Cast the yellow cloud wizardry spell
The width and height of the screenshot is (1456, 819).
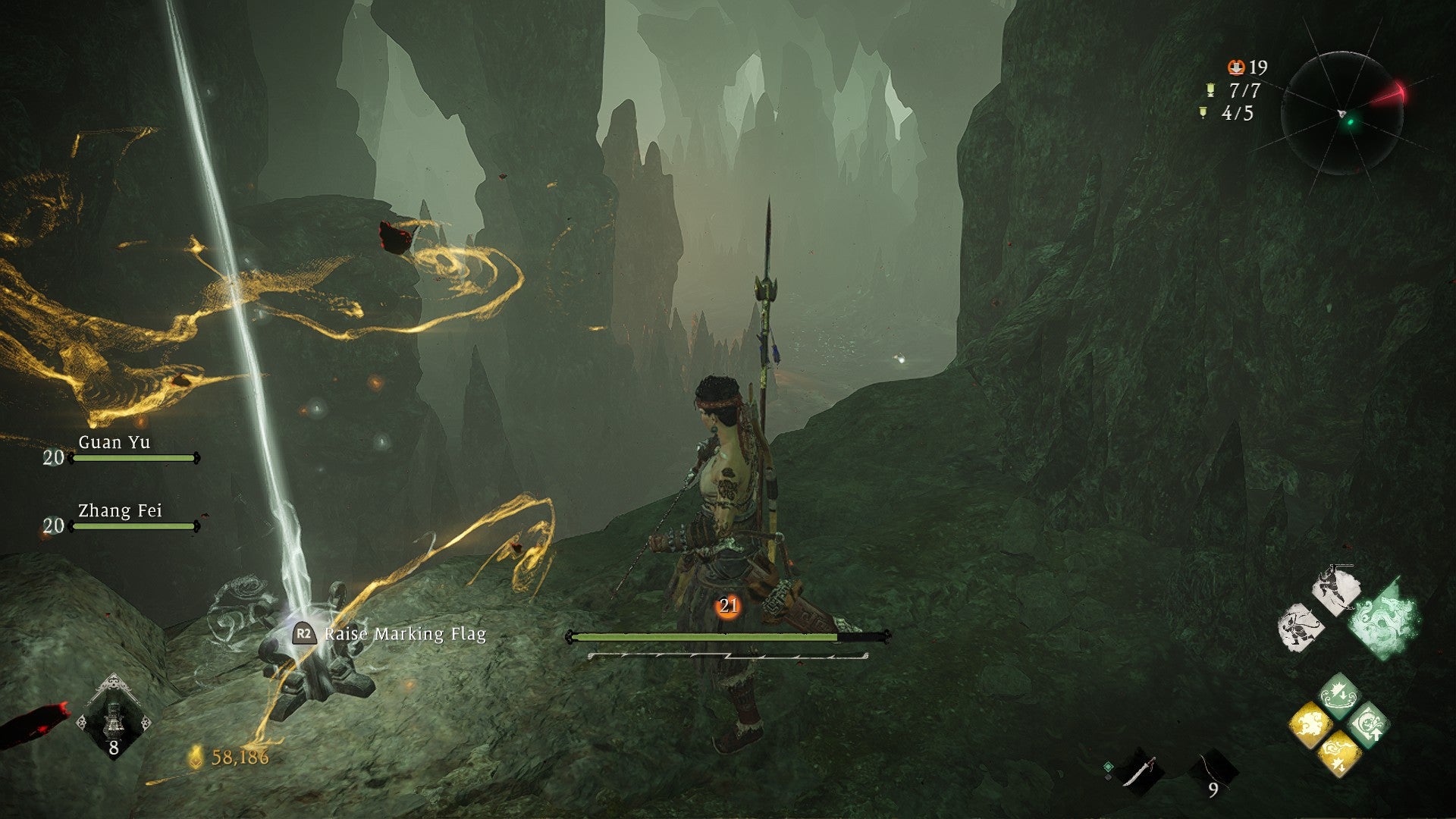1310,725
